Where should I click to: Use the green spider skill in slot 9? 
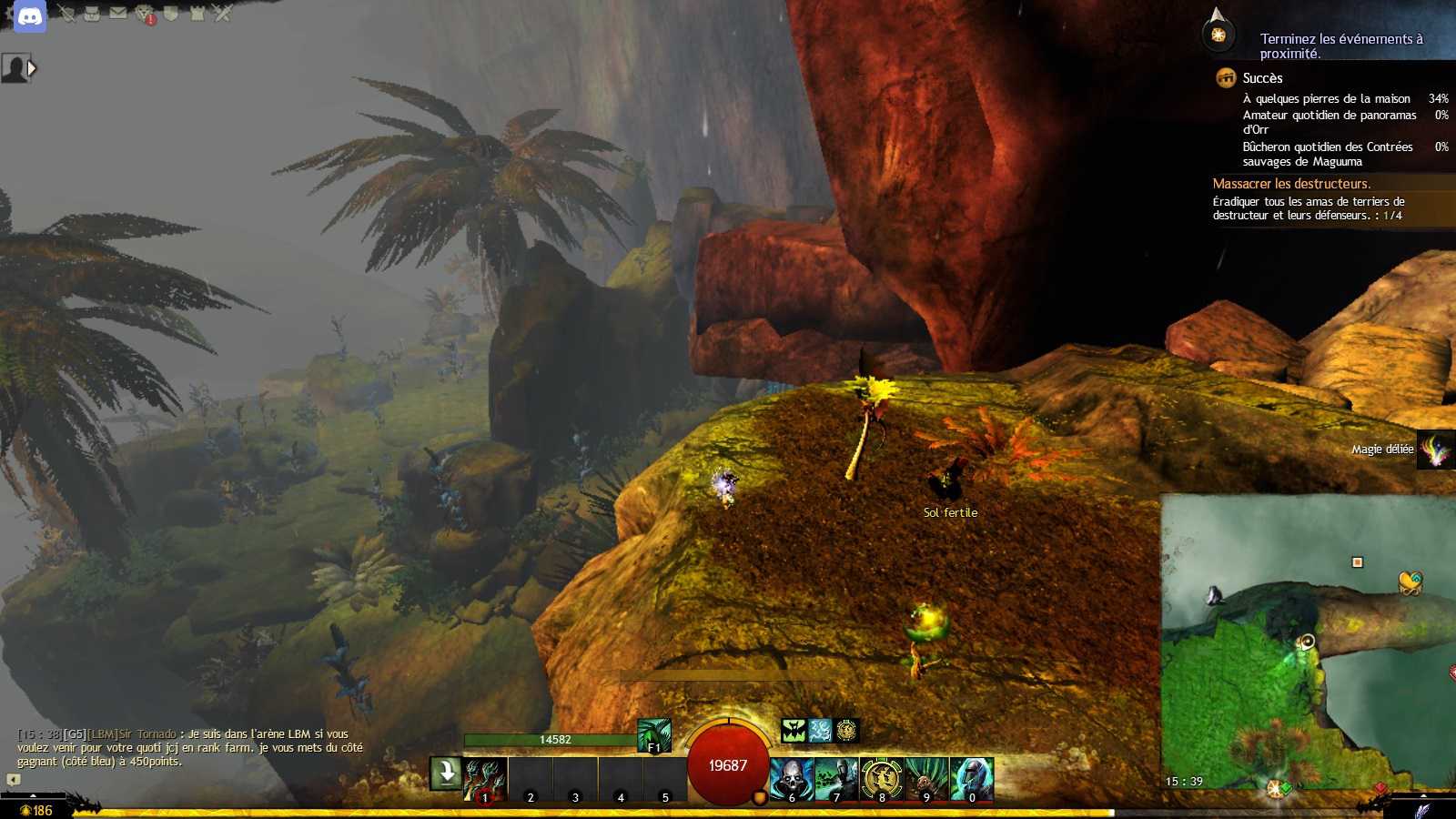926,779
